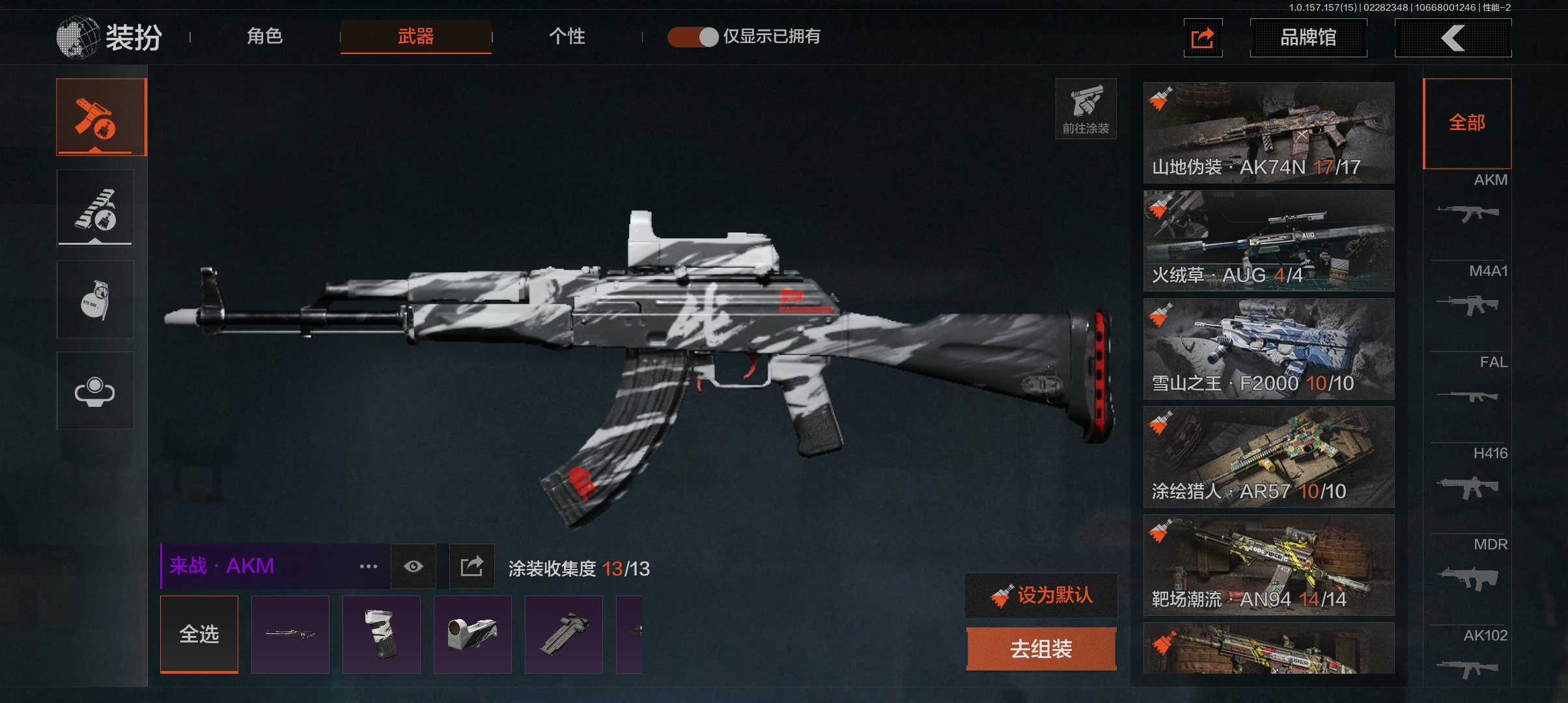Select all parts with 全选
This screenshot has width=1568, height=703.
coord(199,634)
